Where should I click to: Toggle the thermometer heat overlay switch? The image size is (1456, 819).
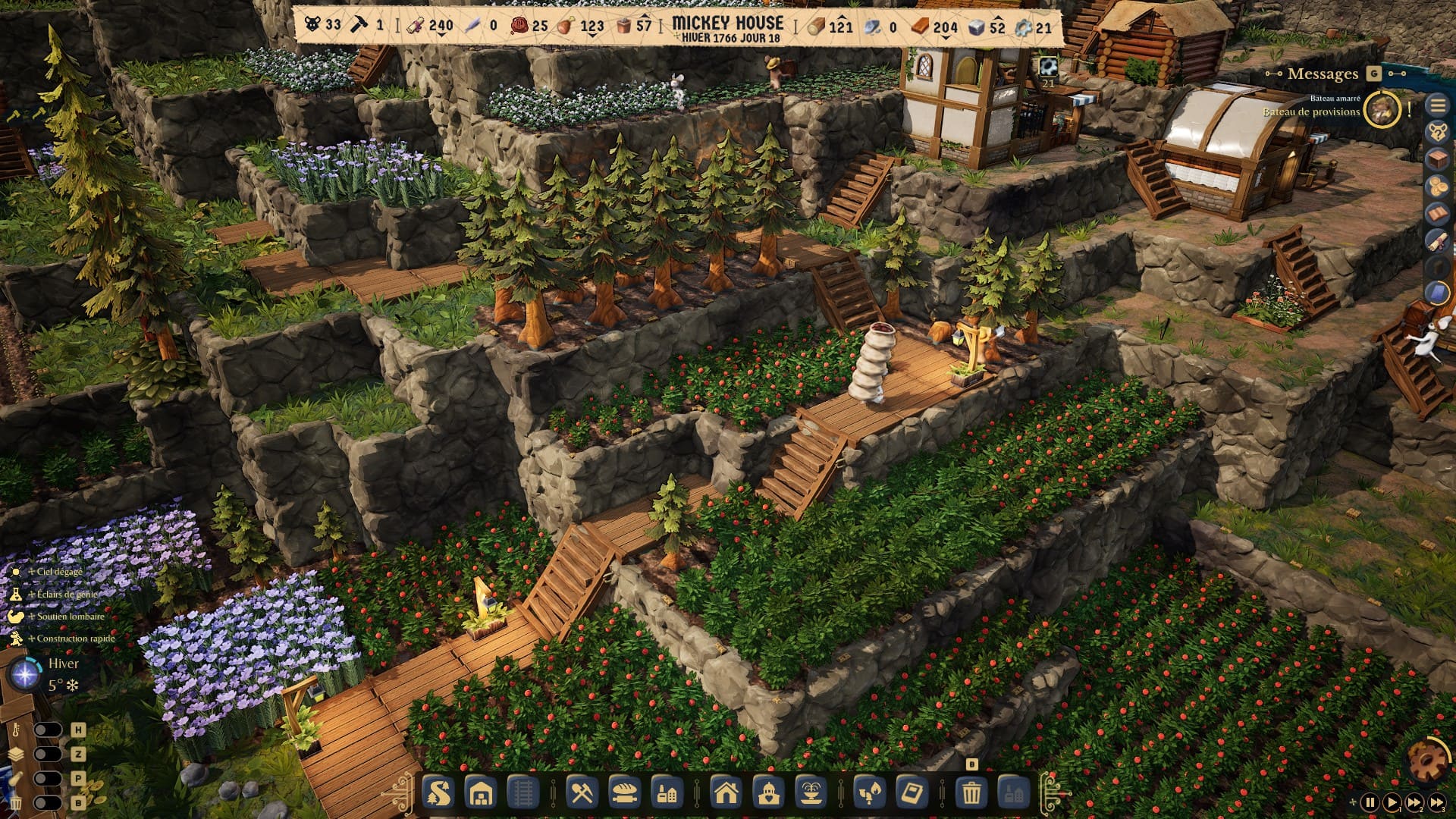[x=47, y=730]
